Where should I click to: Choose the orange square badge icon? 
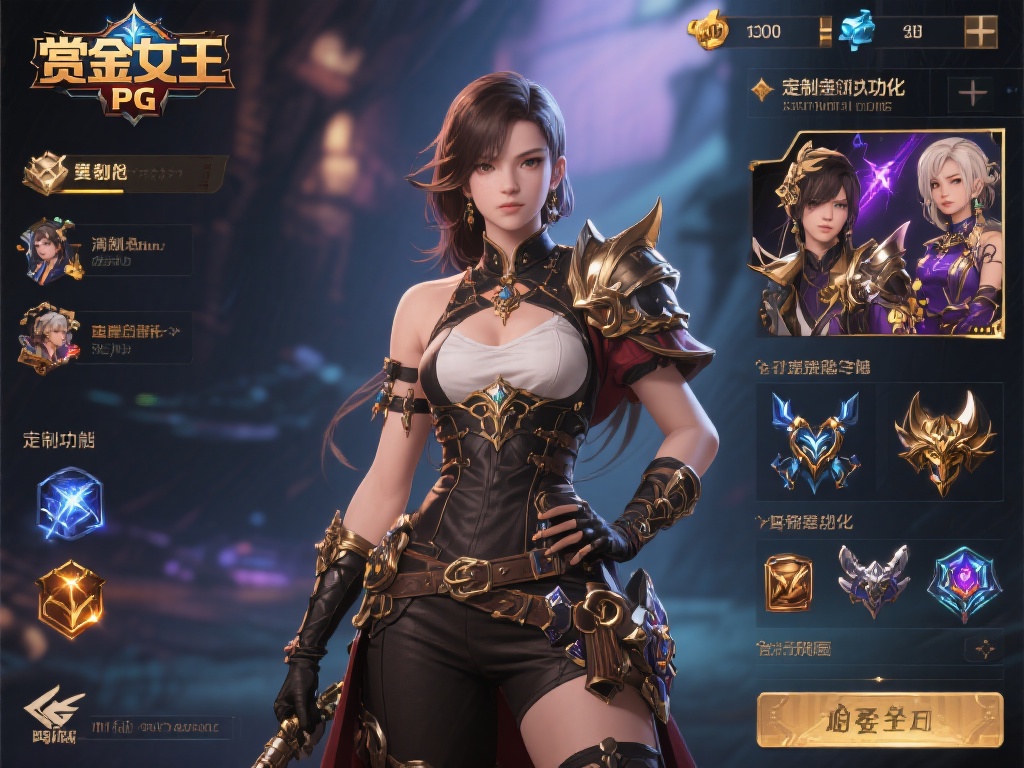pyautogui.click(x=788, y=581)
